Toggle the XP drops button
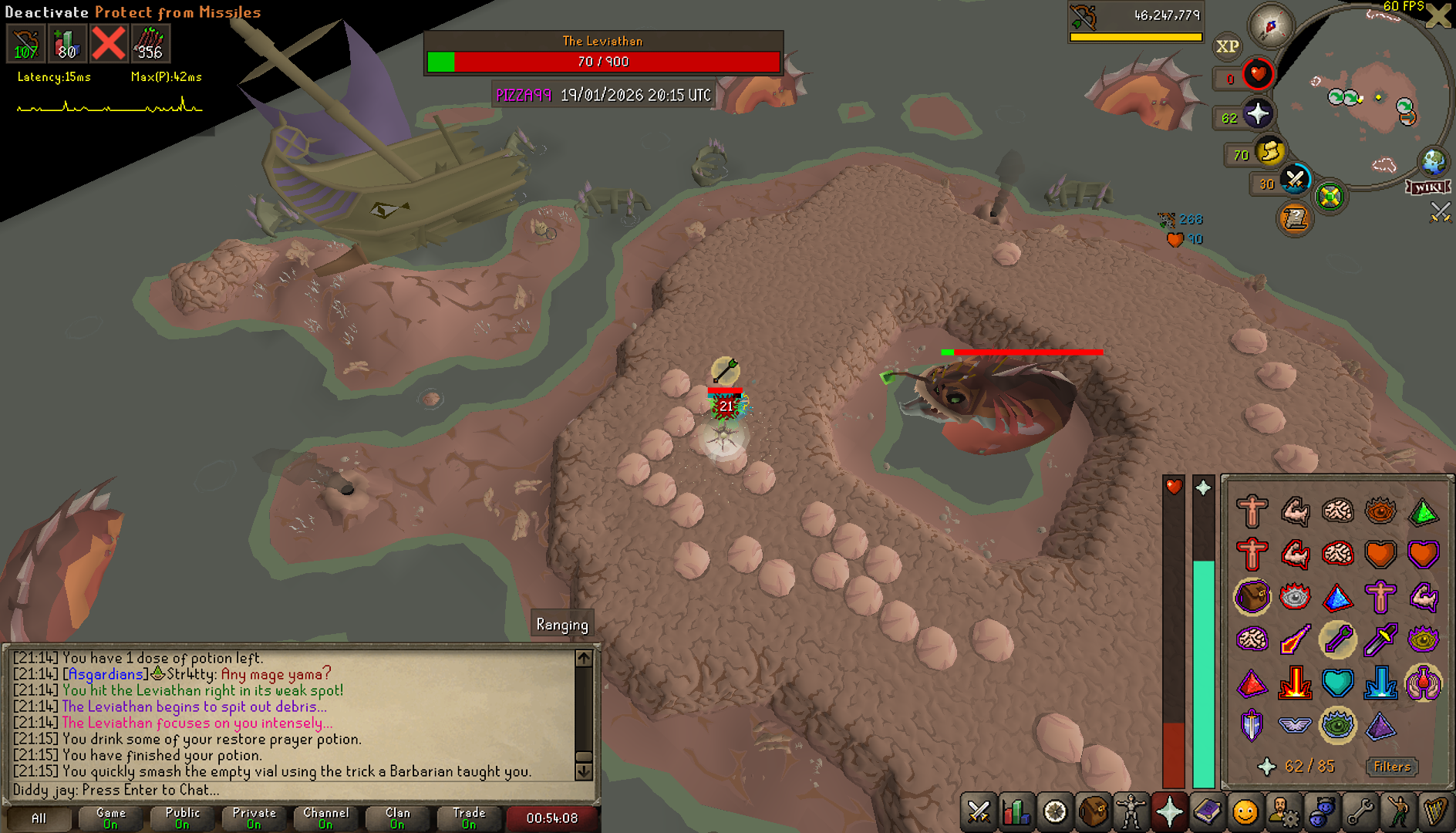 [1227, 46]
